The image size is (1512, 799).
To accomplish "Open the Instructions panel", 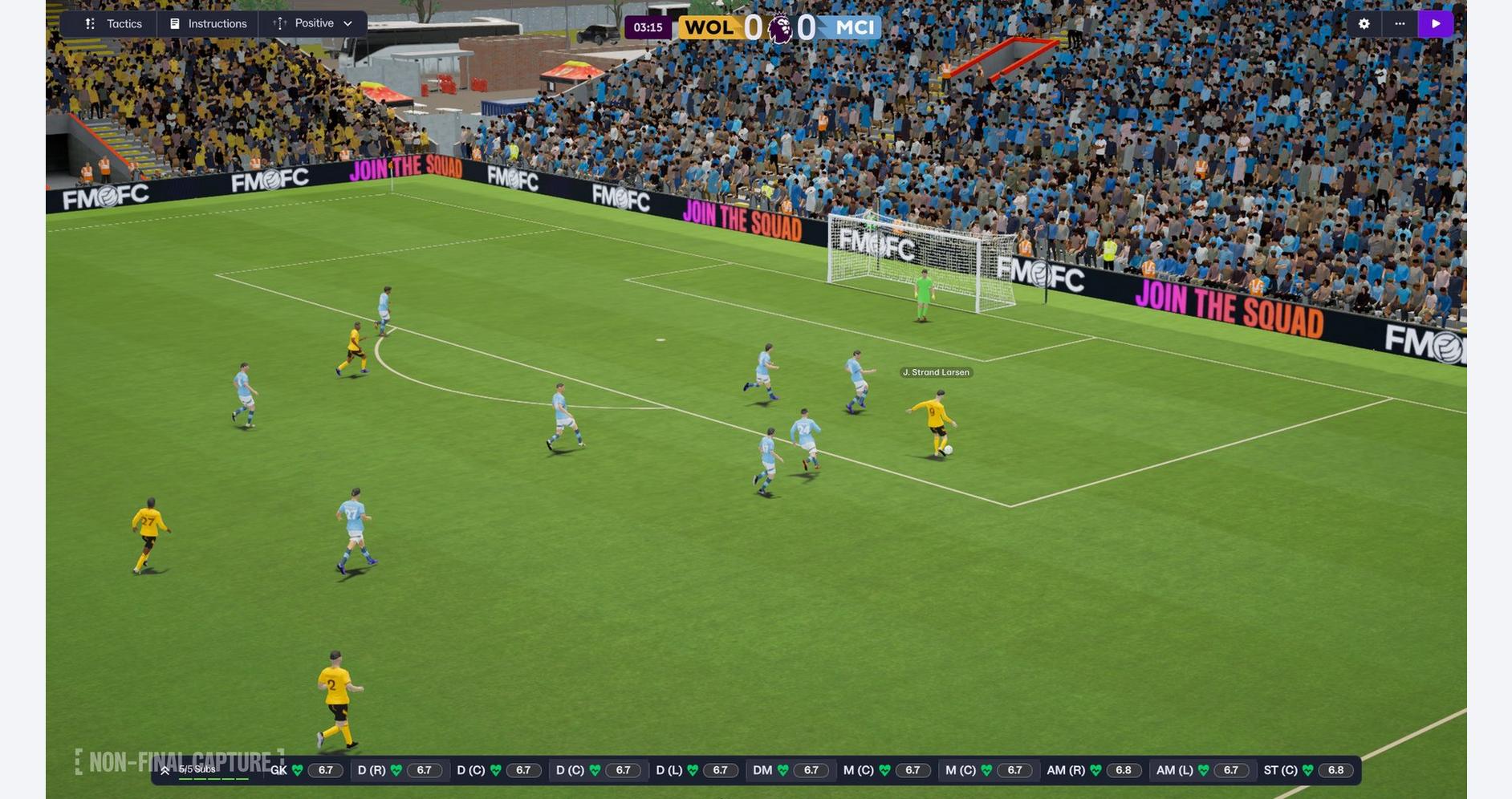I will (209, 24).
